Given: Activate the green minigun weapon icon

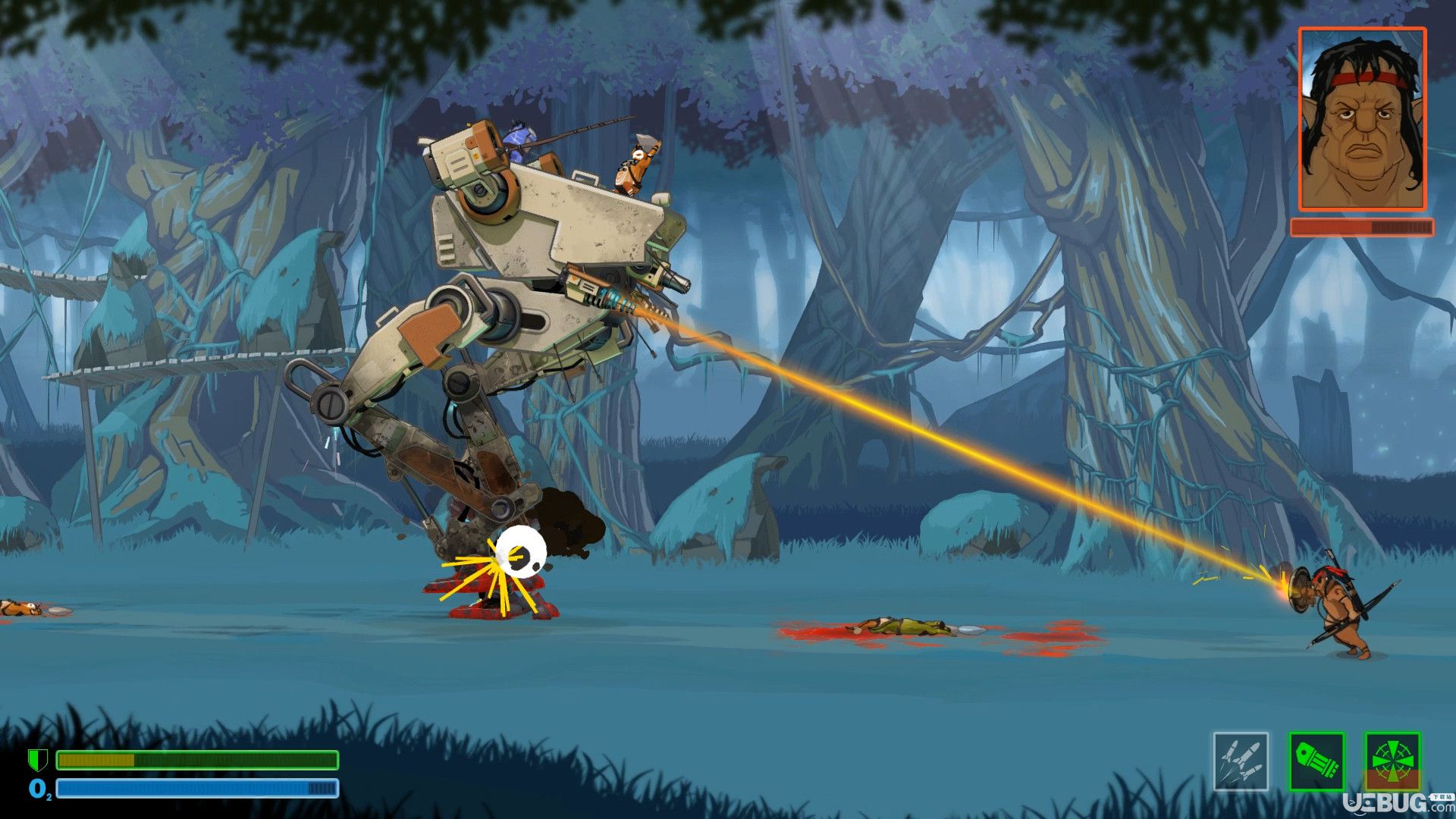Looking at the screenshot, I should (1316, 761).
